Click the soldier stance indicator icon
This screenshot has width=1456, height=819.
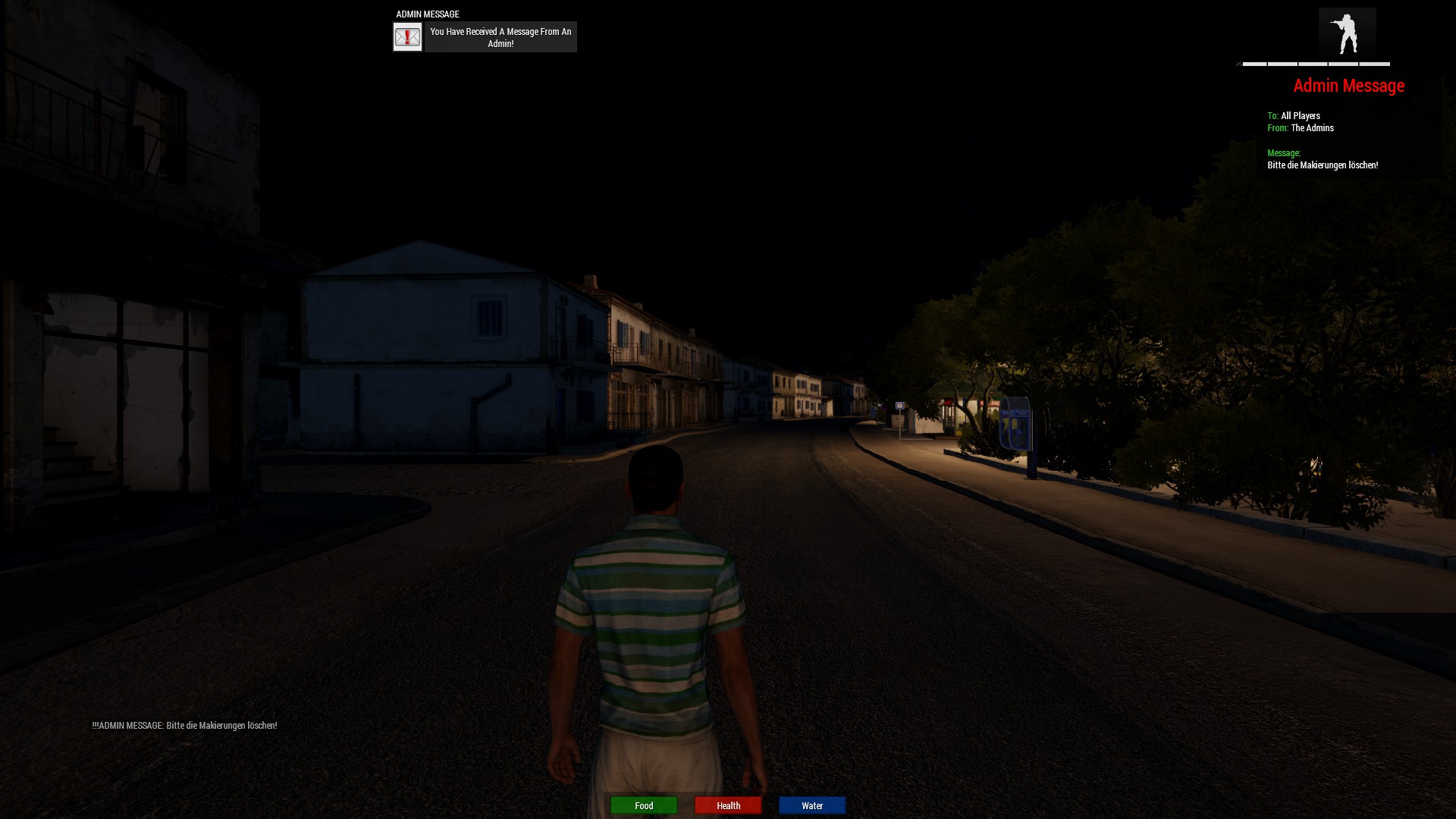(x=1347, y=33)
